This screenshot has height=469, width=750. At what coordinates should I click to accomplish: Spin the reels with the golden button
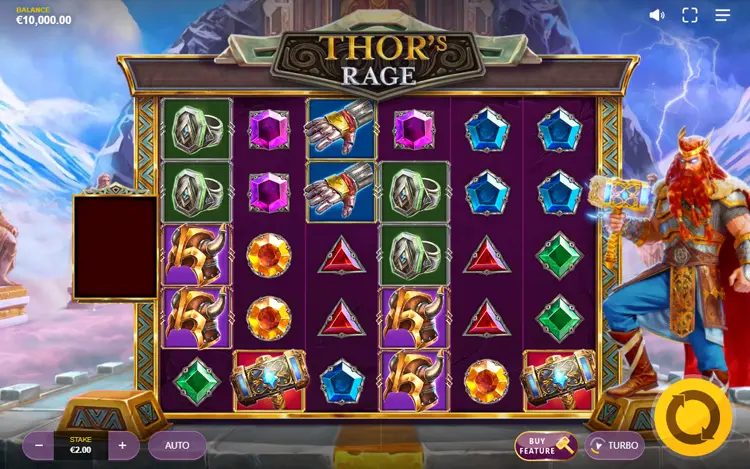coord(693,417)
